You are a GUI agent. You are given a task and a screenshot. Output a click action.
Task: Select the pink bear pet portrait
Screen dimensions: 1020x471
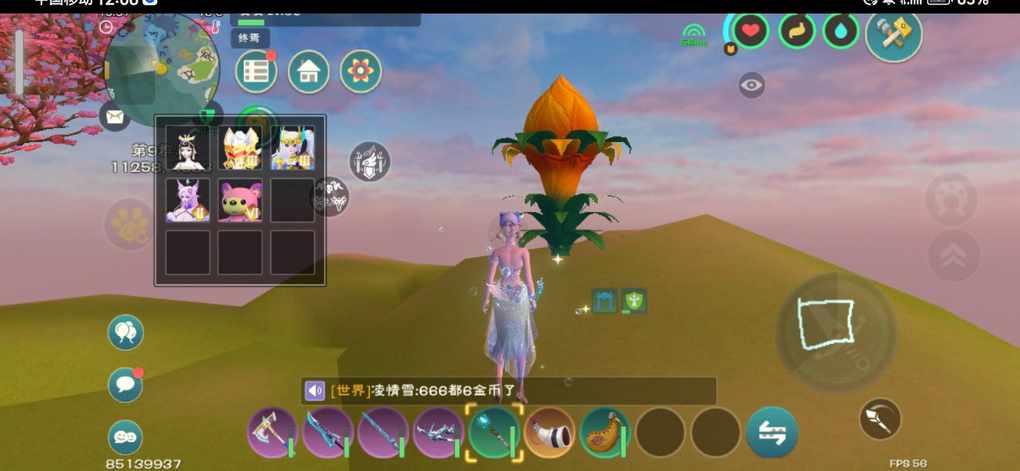[x=240, y=200]
